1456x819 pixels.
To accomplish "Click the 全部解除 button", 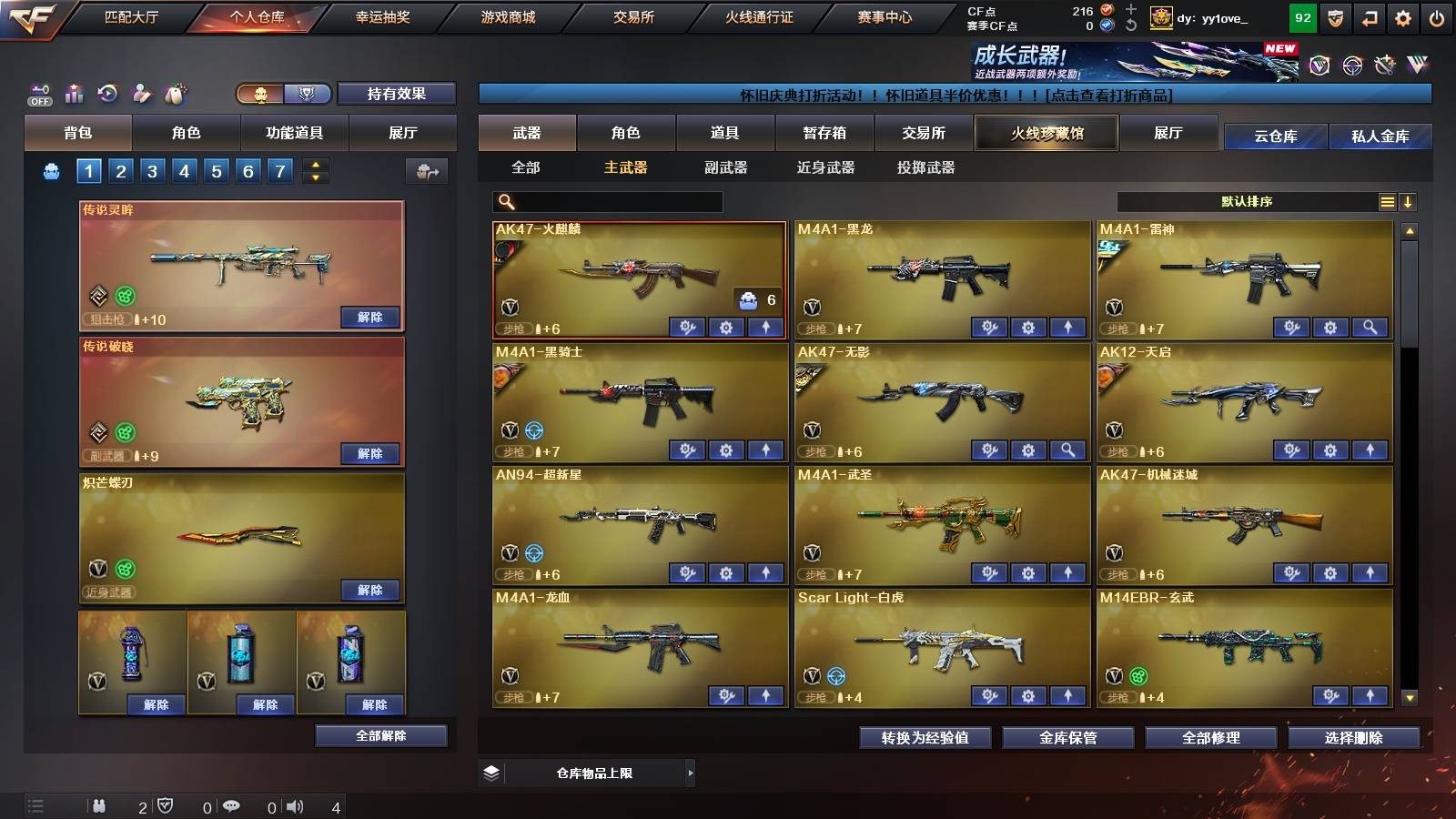I will (381, 735).
